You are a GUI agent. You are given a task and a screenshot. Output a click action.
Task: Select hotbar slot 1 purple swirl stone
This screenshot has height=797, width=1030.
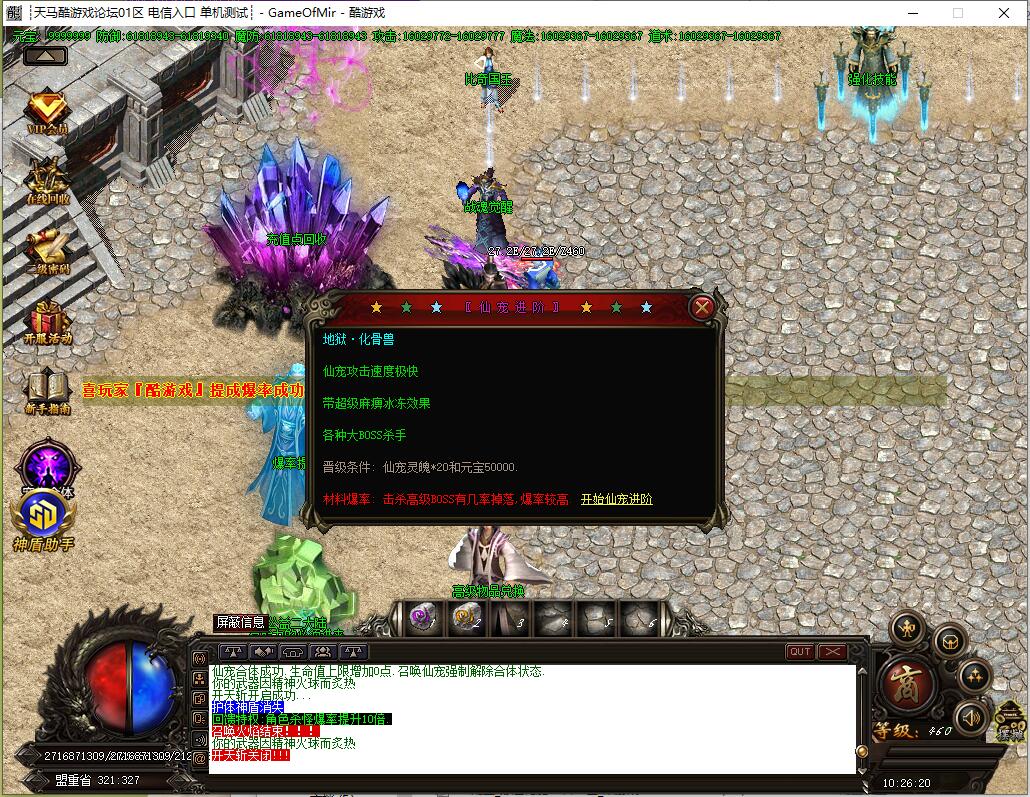(x=423, y=619)
